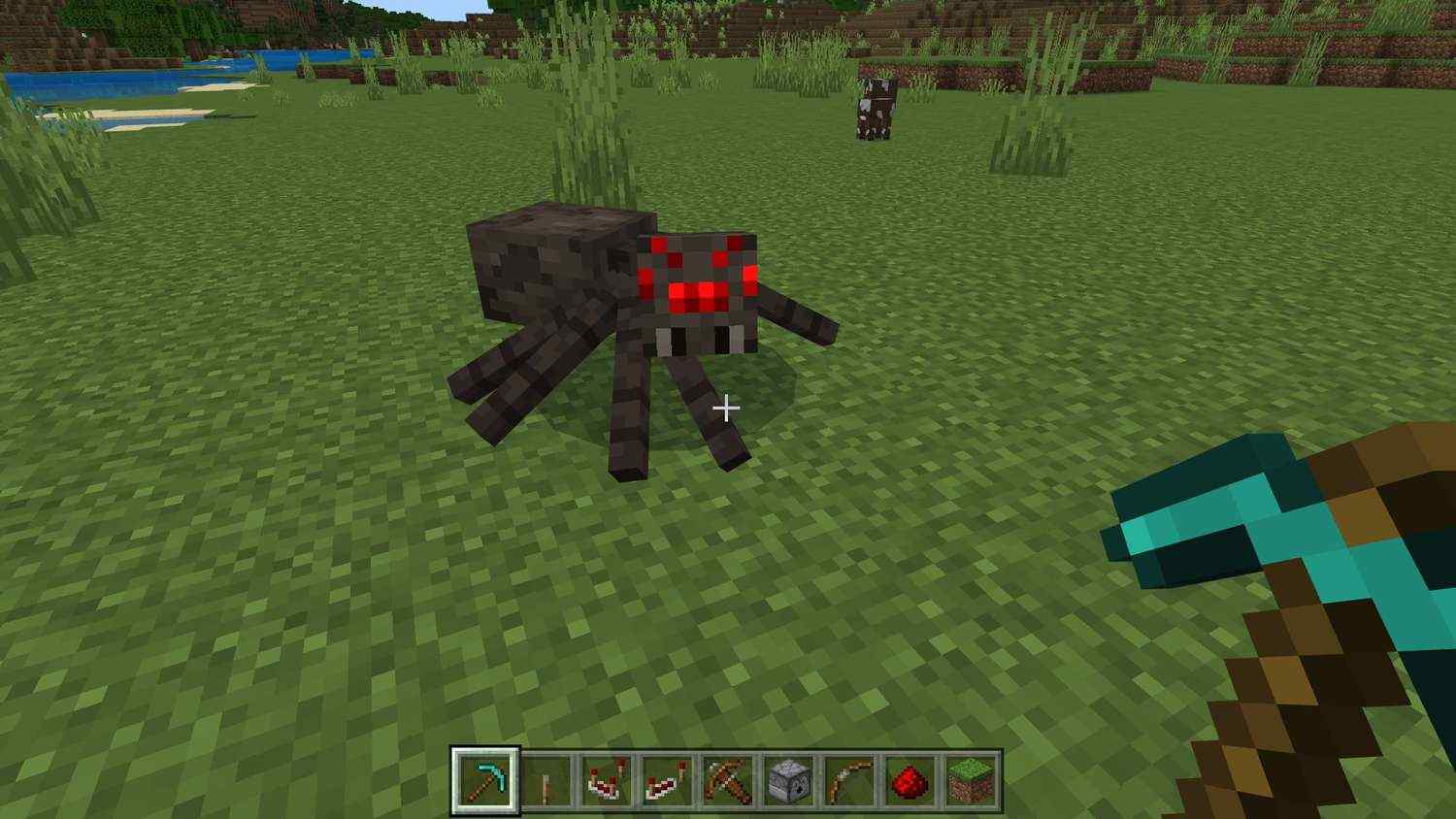
Task: Click the crosshair at screen center
Action: click(727, 409)
